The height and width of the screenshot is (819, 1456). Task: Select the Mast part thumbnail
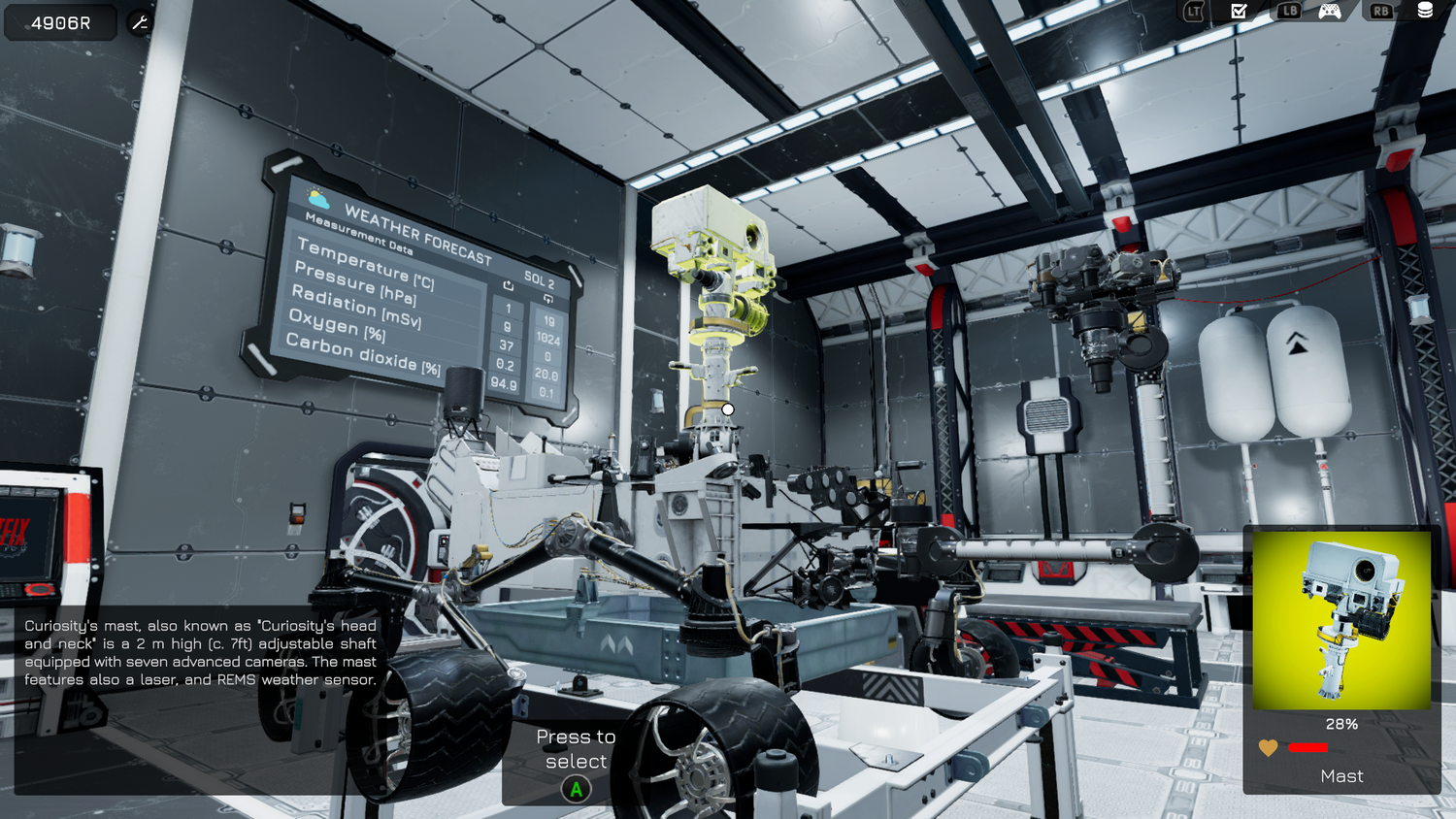click(1340, 620)
